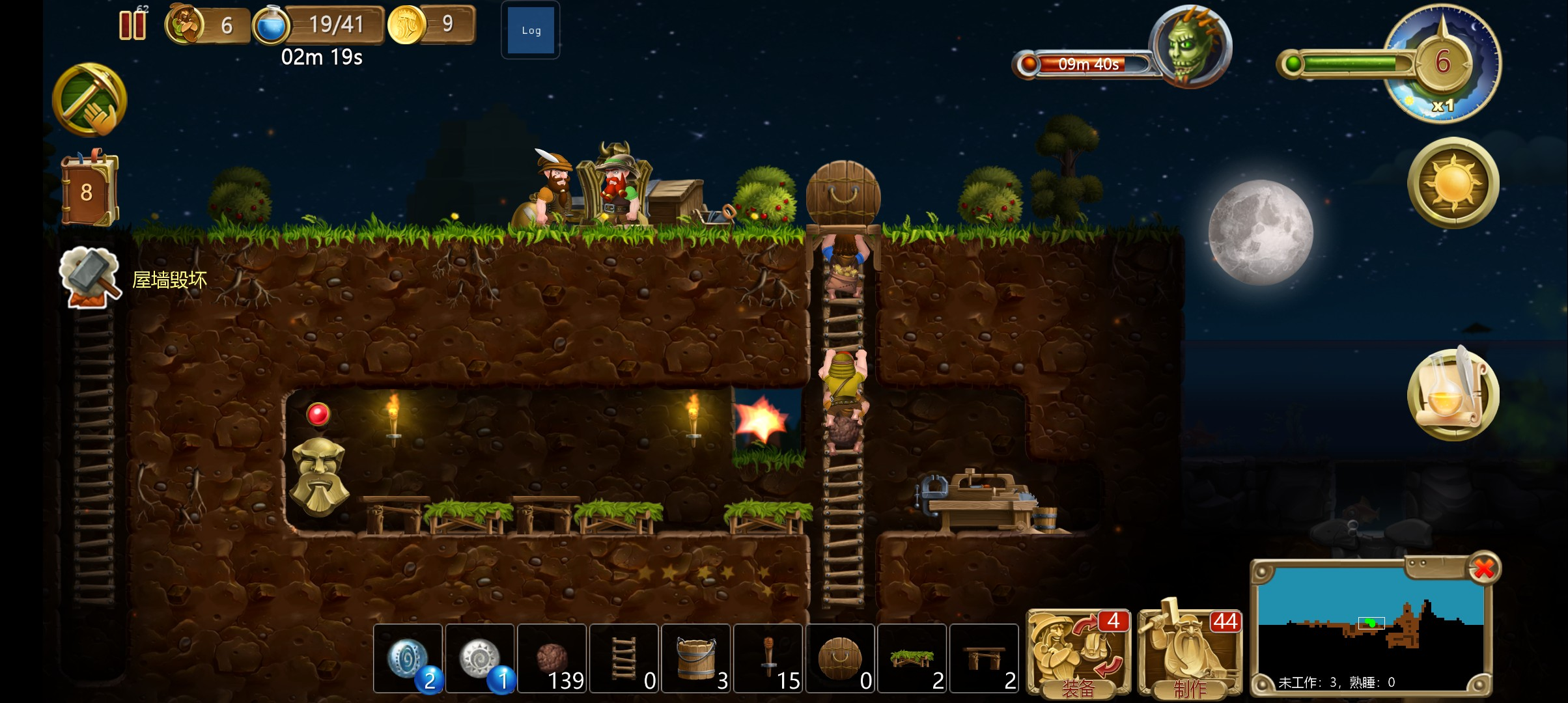Select the silver spiral rune slot
This screenshot has height=703, width=1568.
pos(481,659)
